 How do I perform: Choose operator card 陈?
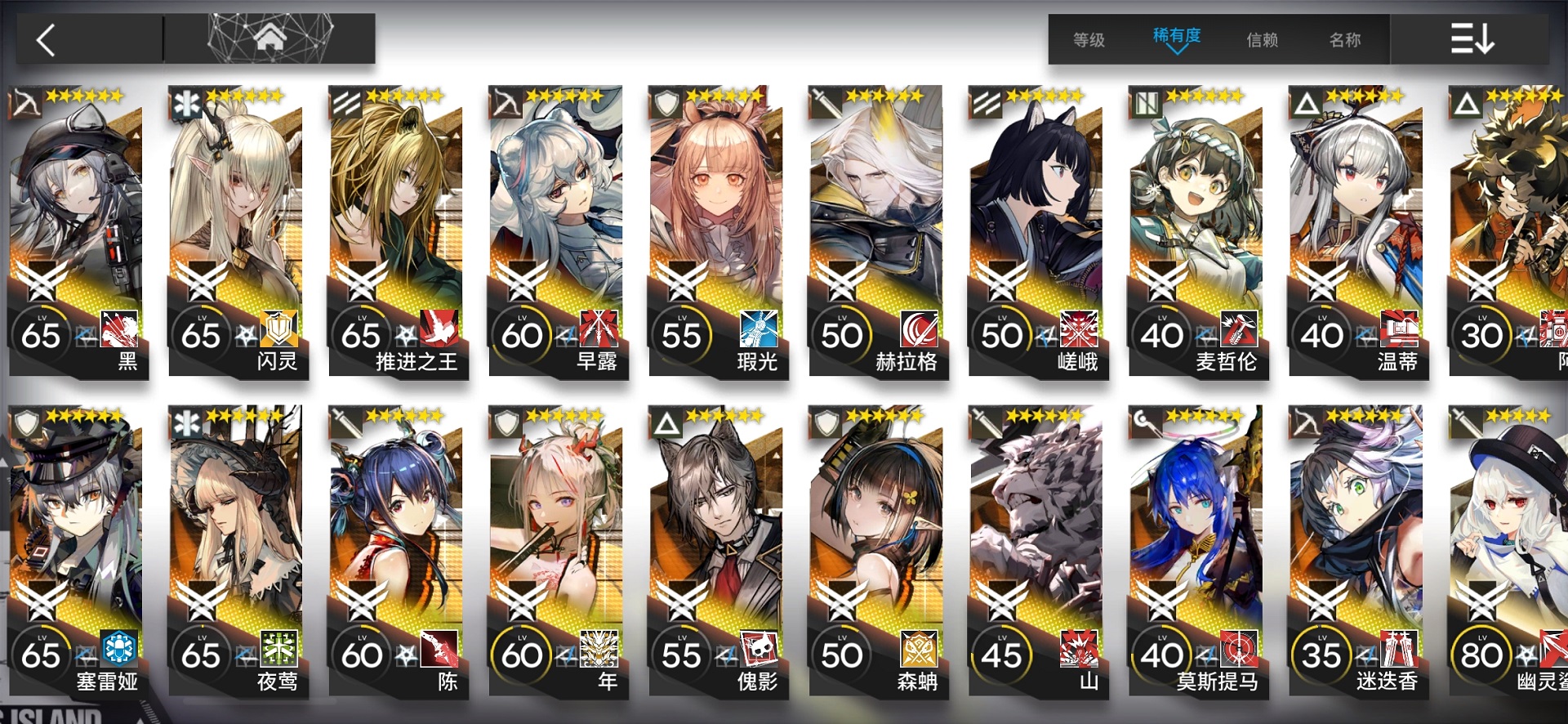tap(398, 552)
